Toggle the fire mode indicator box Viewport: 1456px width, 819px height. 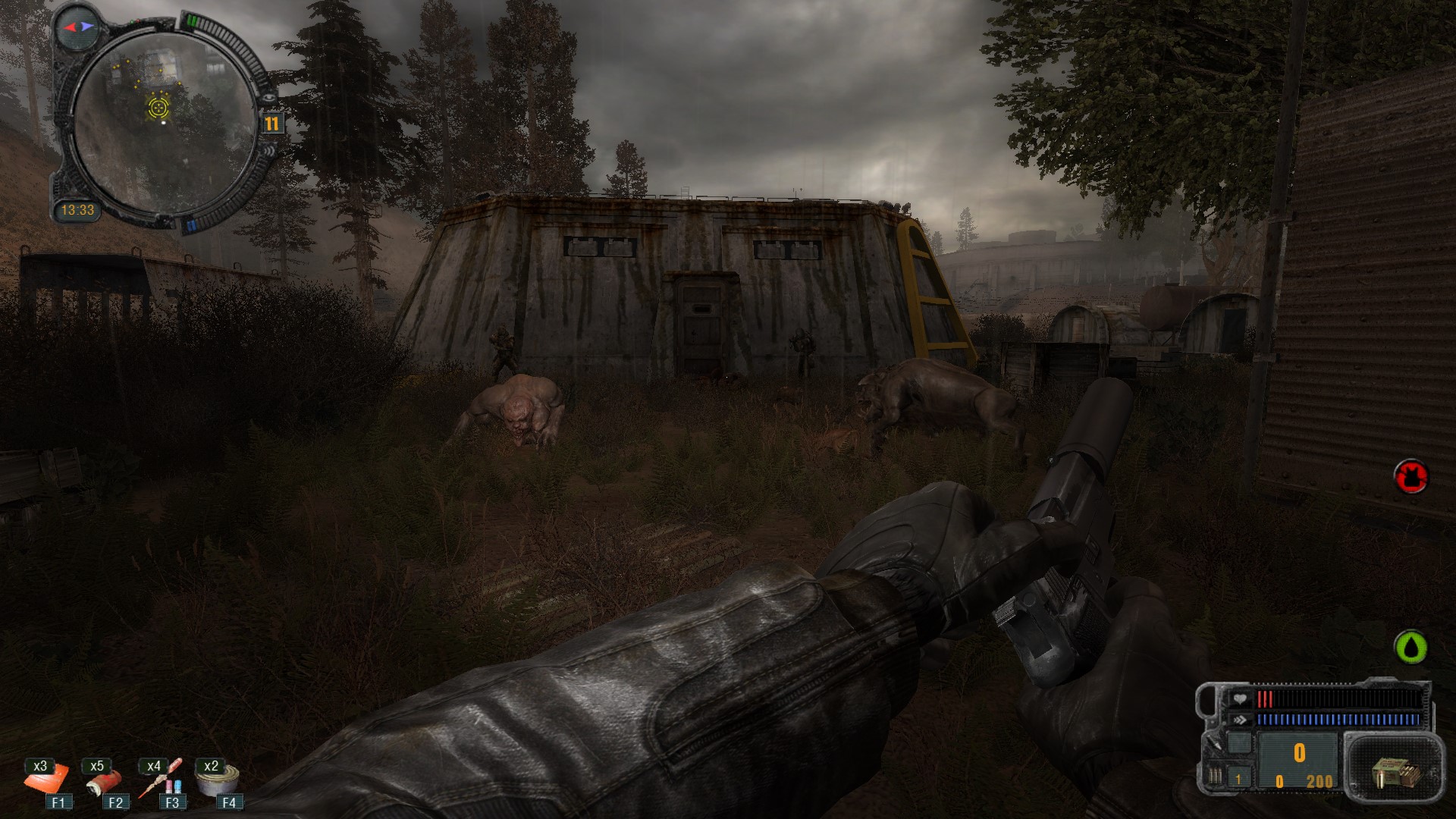(x=1239, y=779)
